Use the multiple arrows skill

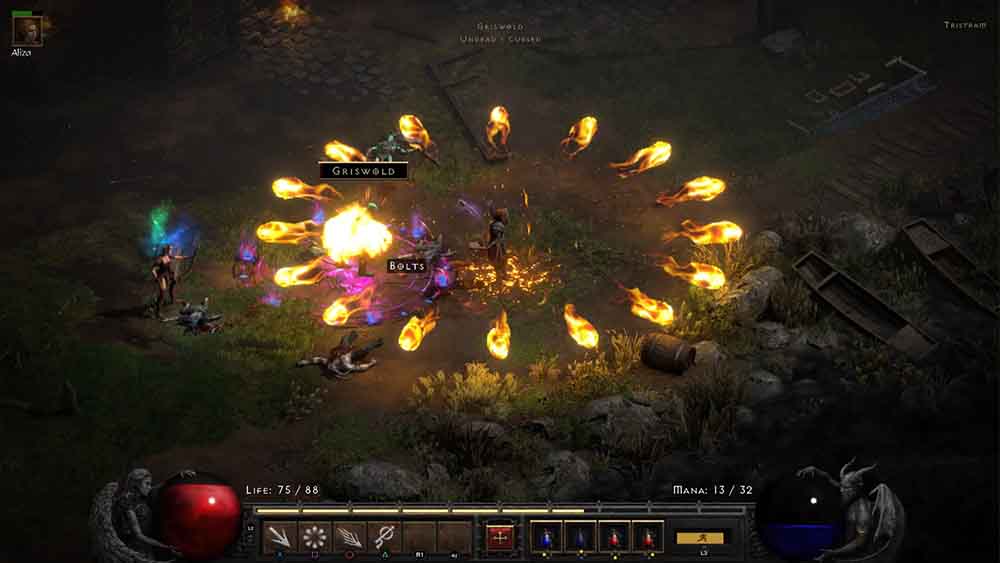349,537
